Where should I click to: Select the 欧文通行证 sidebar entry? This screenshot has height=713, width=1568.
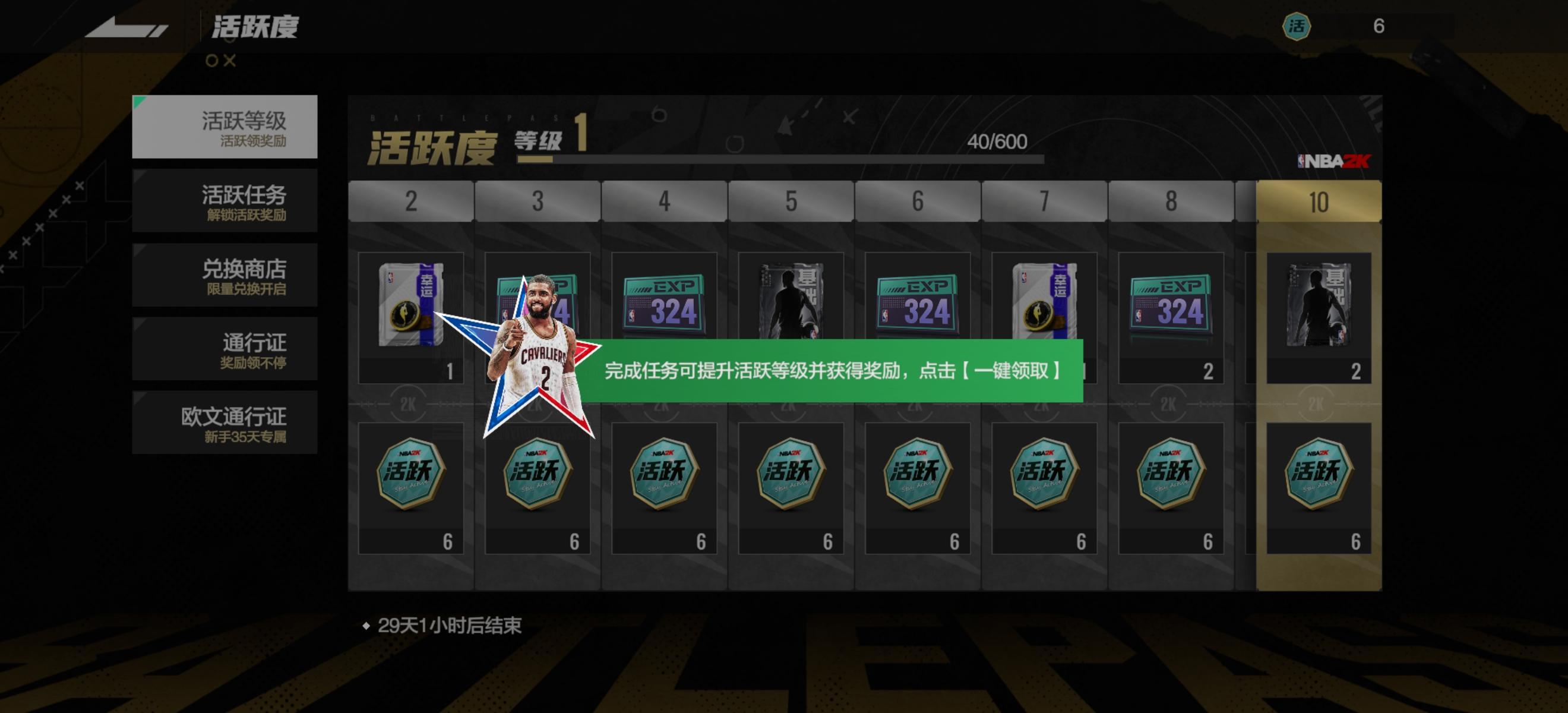coord(225,423)
